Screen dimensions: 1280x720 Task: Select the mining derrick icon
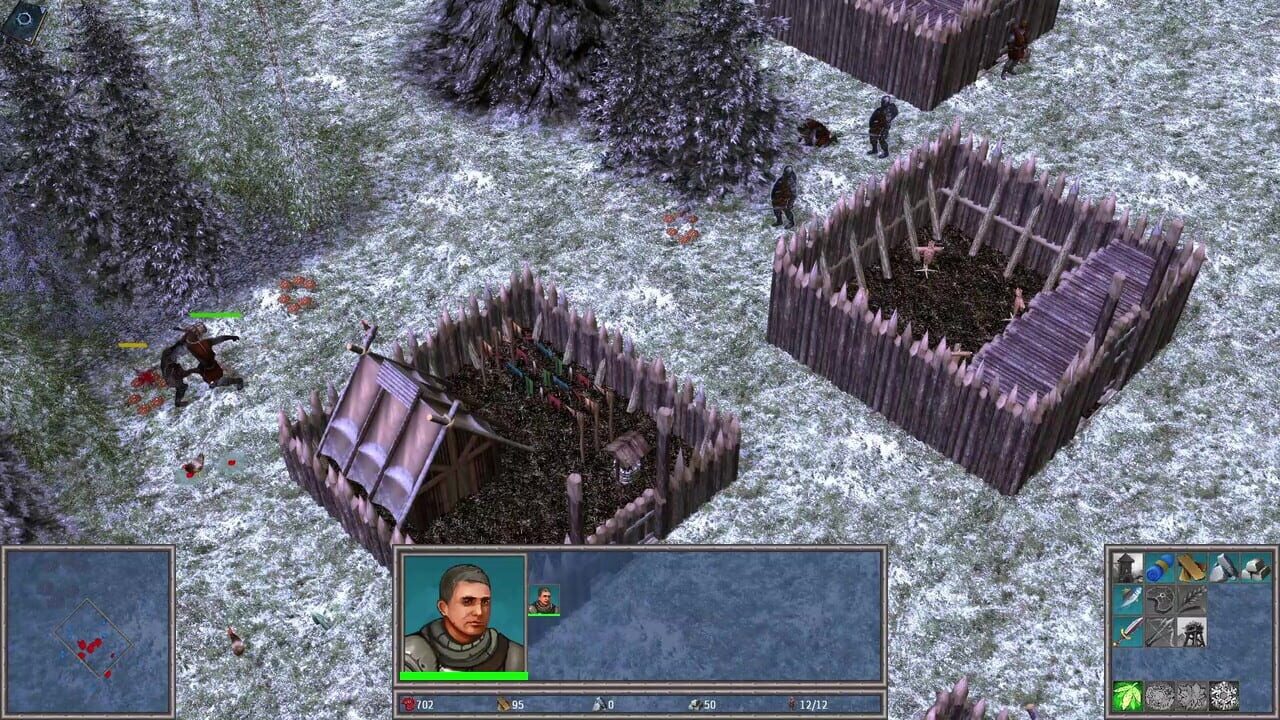1192,632
